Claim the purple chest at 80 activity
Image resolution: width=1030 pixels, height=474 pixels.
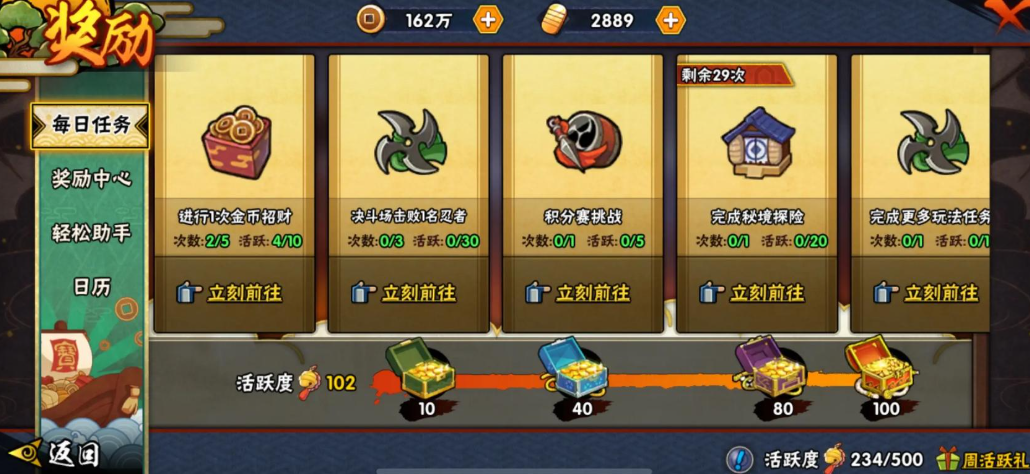[x=768, y=370]
